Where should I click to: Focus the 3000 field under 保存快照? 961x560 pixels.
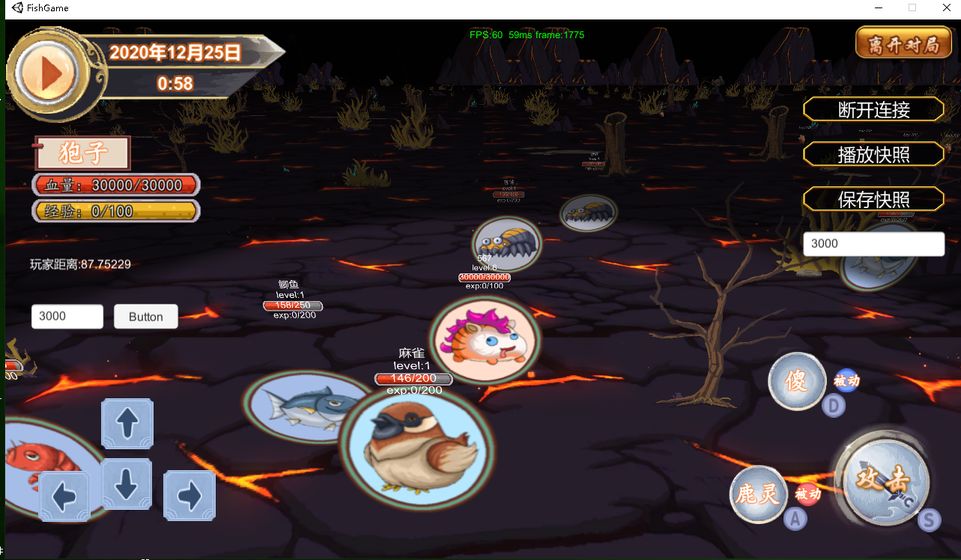point(873,244)
